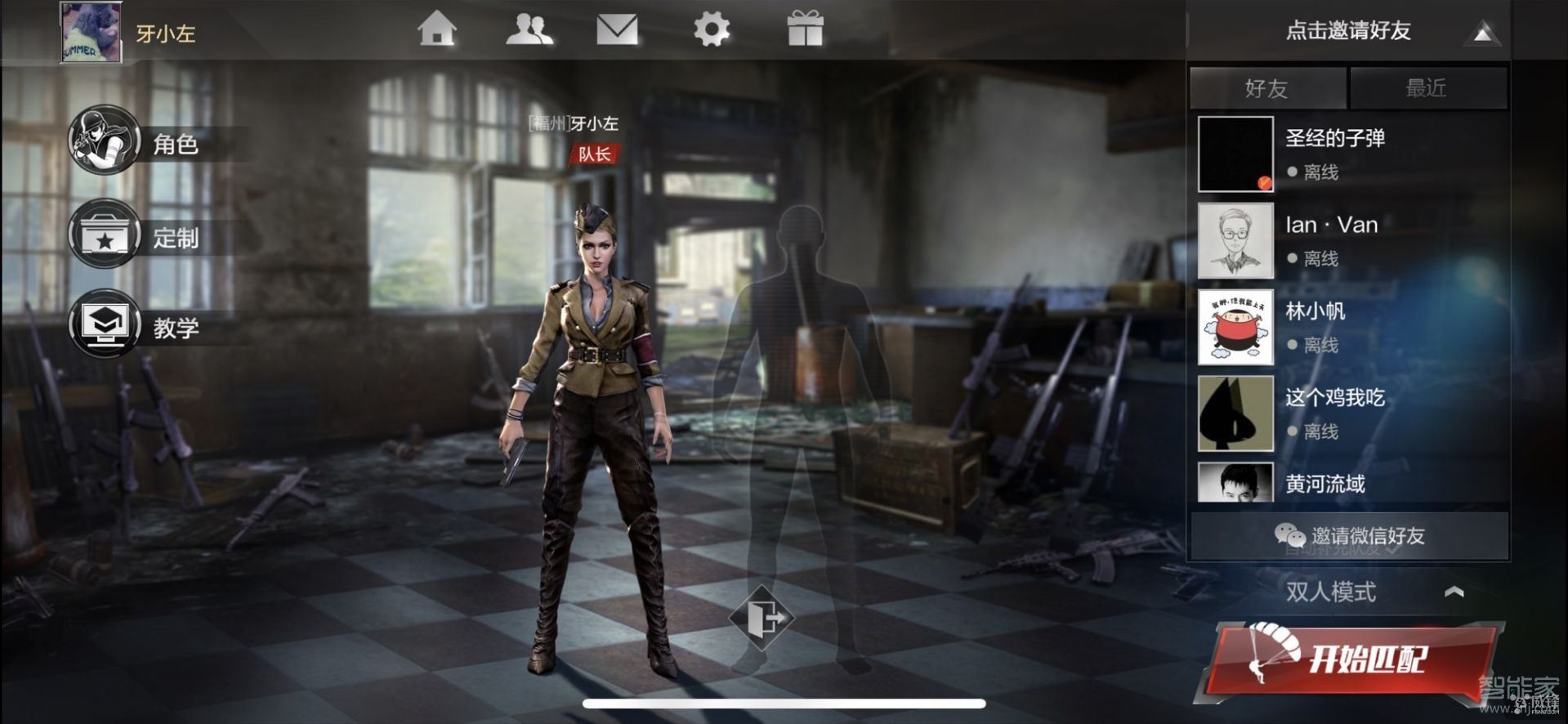Open the friends icon in top bar

pyautogui.click(x=529, y=30)
